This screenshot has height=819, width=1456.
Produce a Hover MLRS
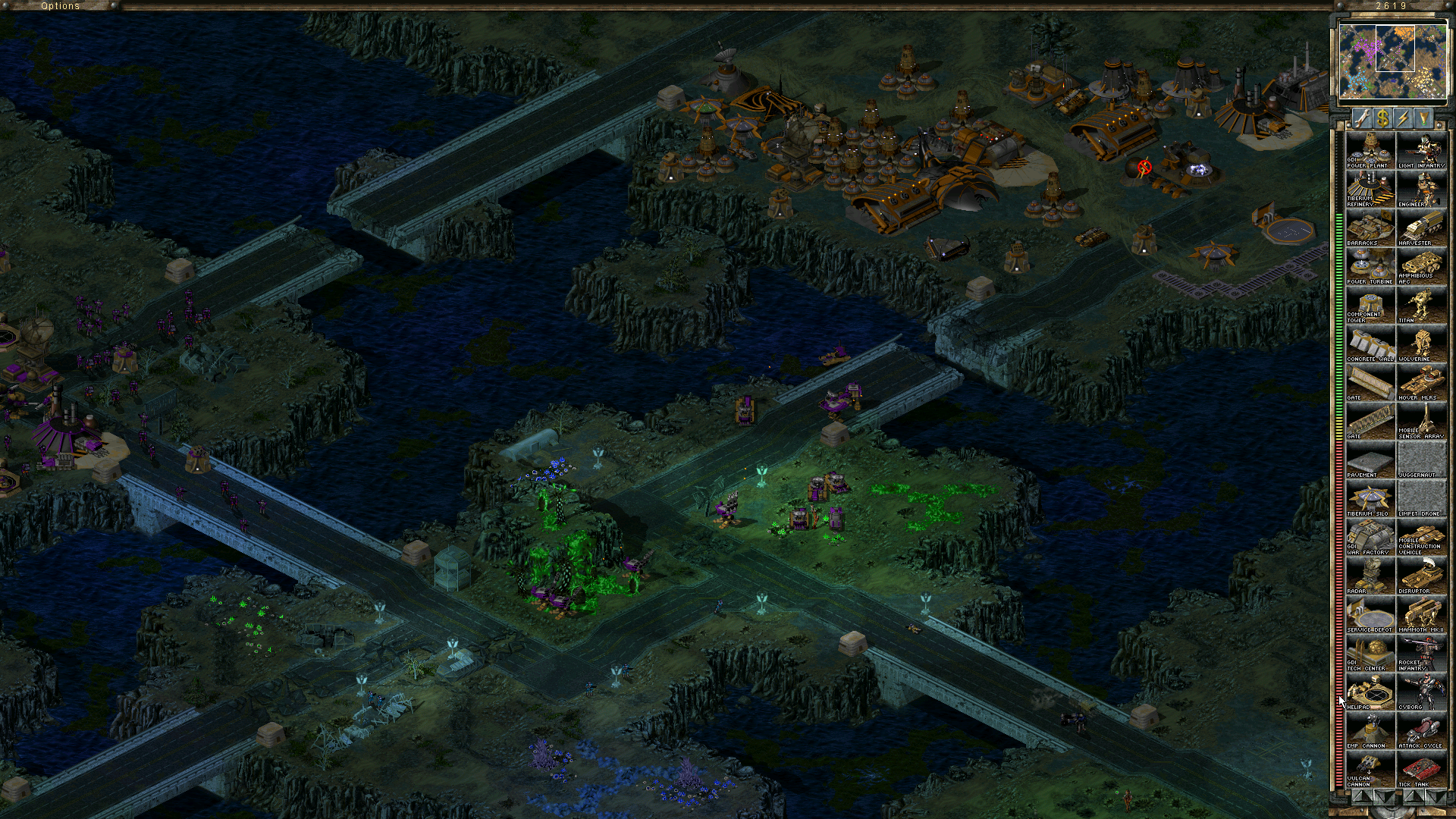(x=1421, y=382)
